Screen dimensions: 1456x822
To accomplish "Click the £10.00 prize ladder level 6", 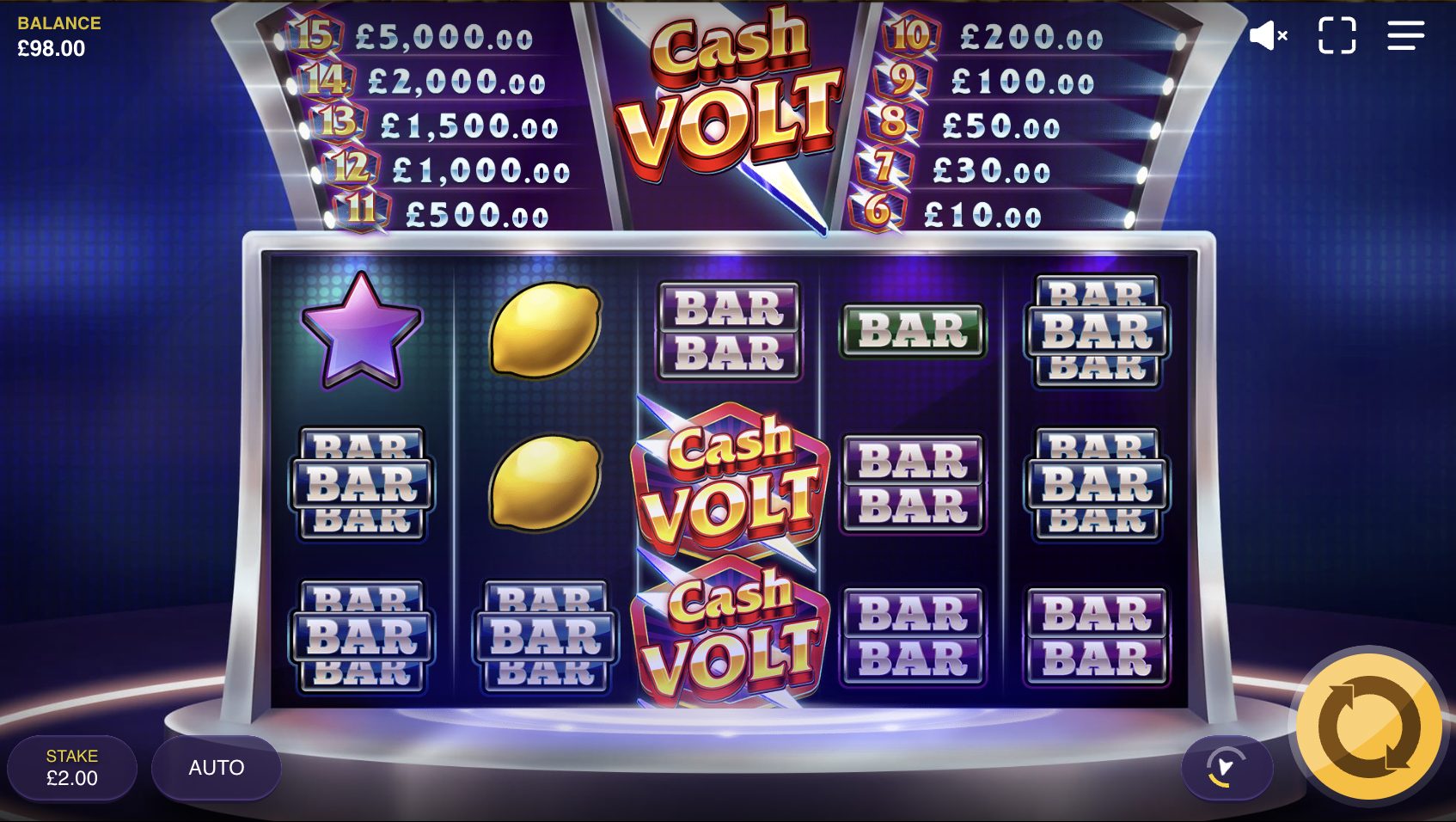I will pos(980,216).
